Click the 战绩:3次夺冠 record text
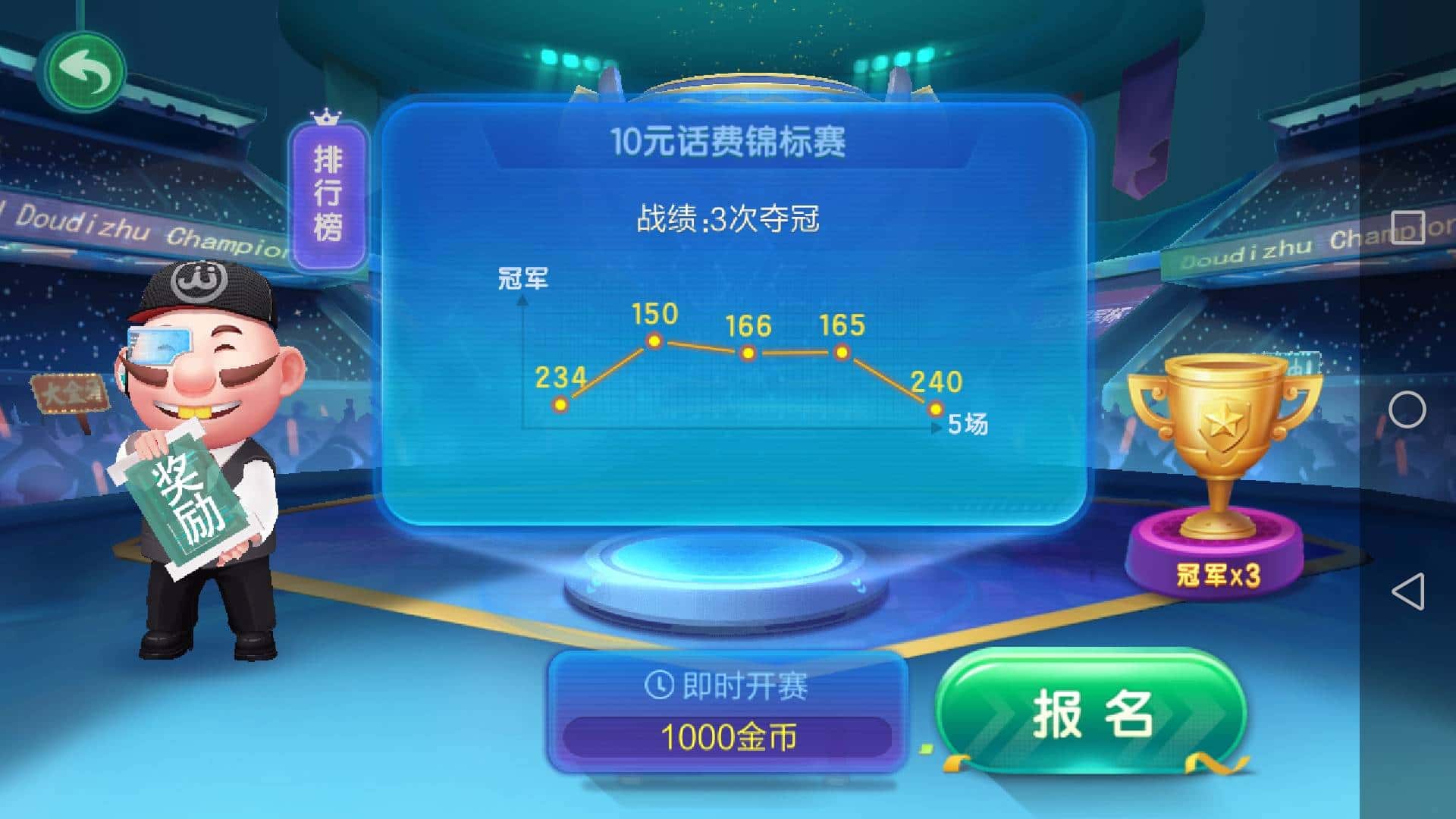The height and width of the screenshot is (819, 1456). click(x=729, y=221)
